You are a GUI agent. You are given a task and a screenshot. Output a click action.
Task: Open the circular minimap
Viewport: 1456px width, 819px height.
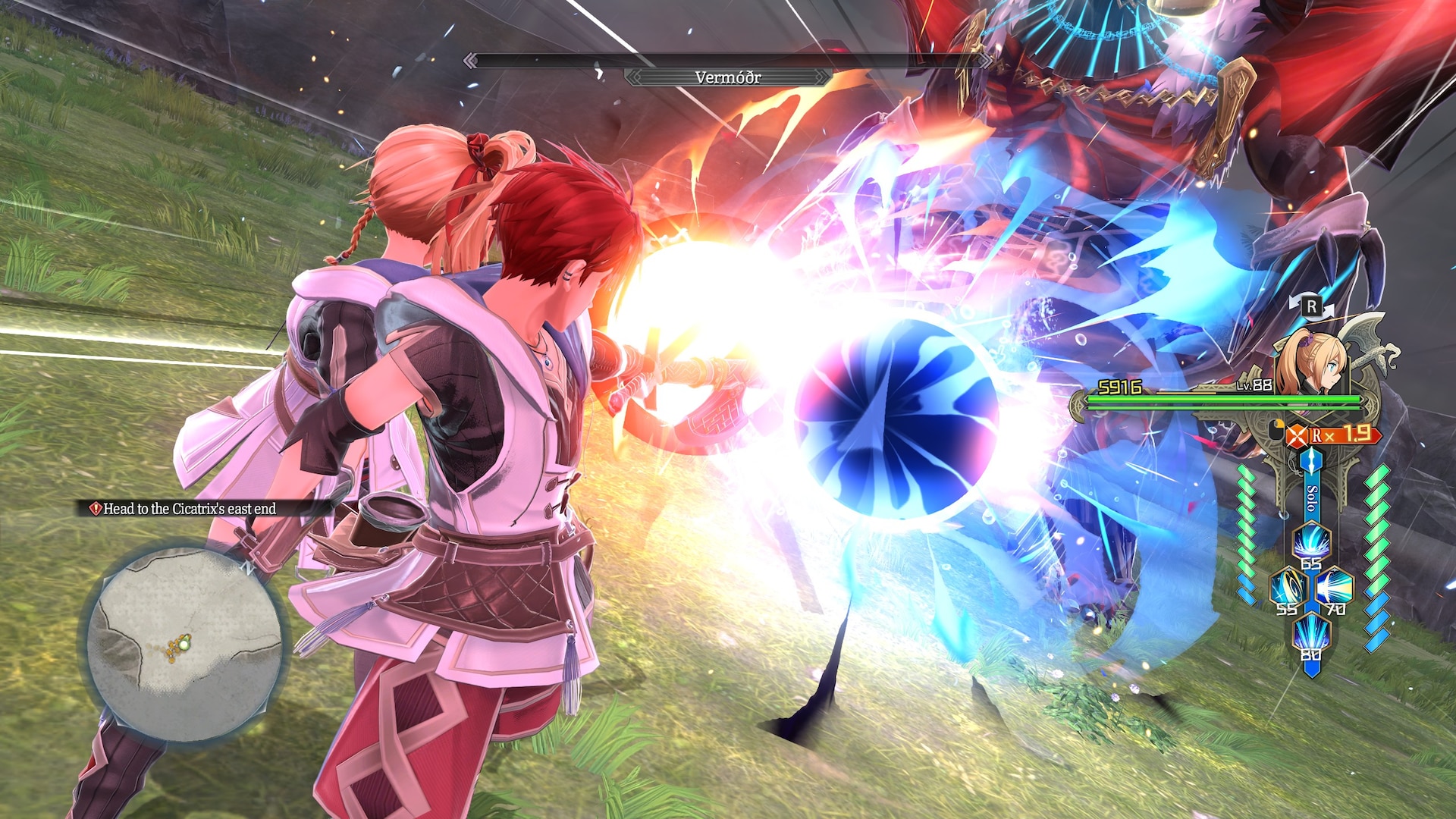pyautogui.click(x=184, y=643)
